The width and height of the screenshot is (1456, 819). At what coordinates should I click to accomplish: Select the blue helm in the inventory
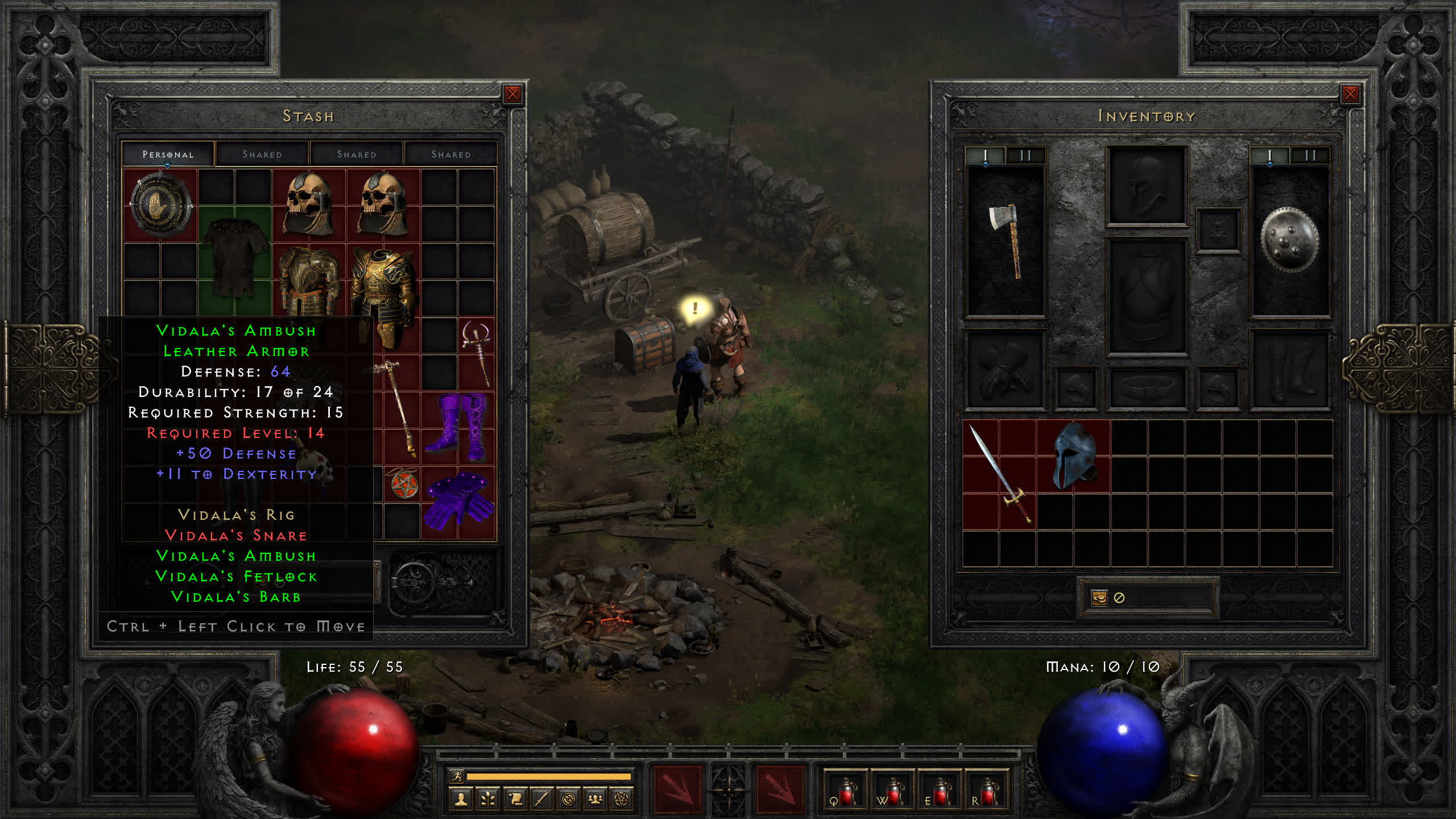pyautogui.click(x=1073, y=455)
